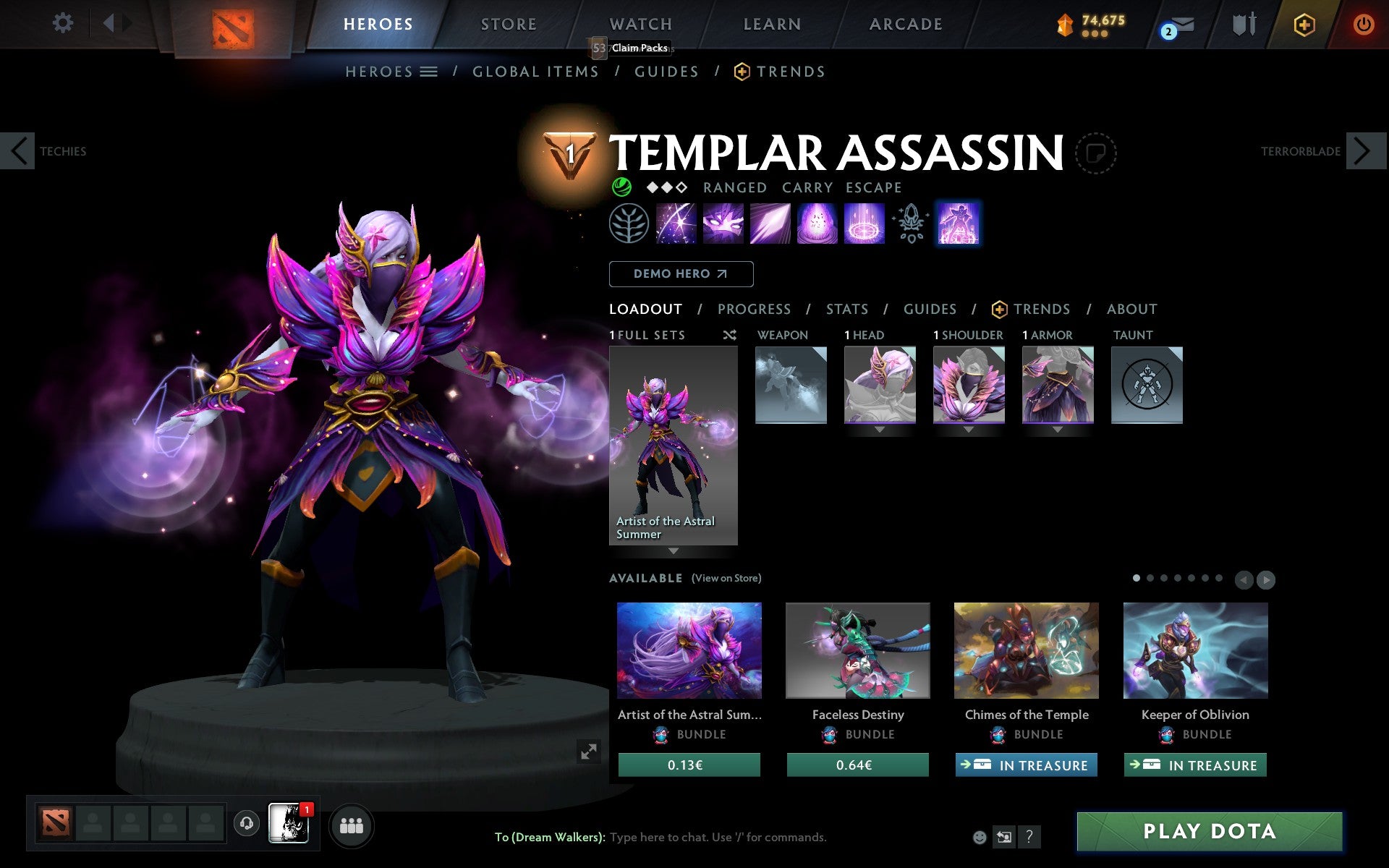
Task: Expand the Head item slot options
Action: click(x=880, y=428)
